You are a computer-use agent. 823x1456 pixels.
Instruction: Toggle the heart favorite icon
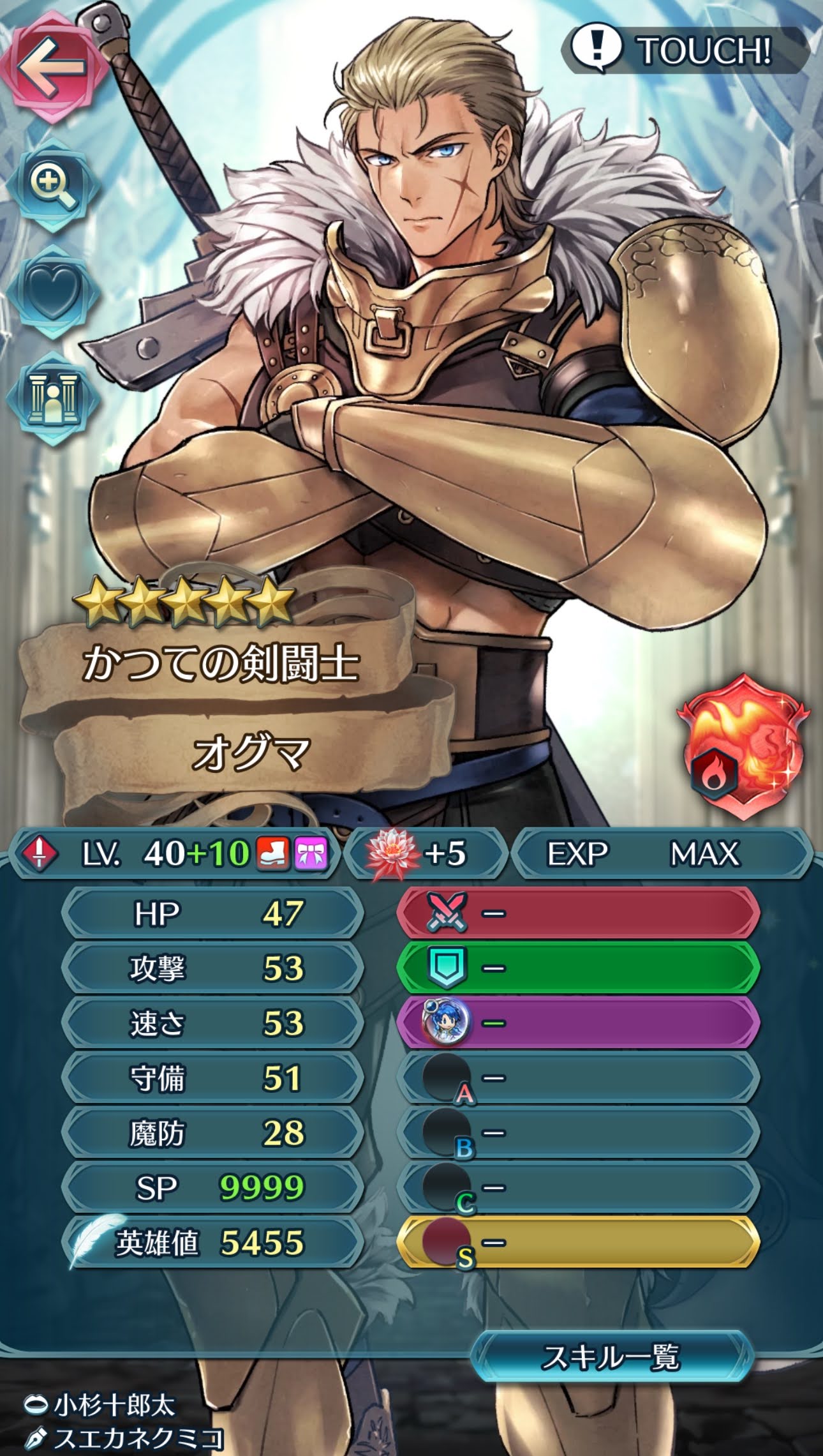point(52,291)
